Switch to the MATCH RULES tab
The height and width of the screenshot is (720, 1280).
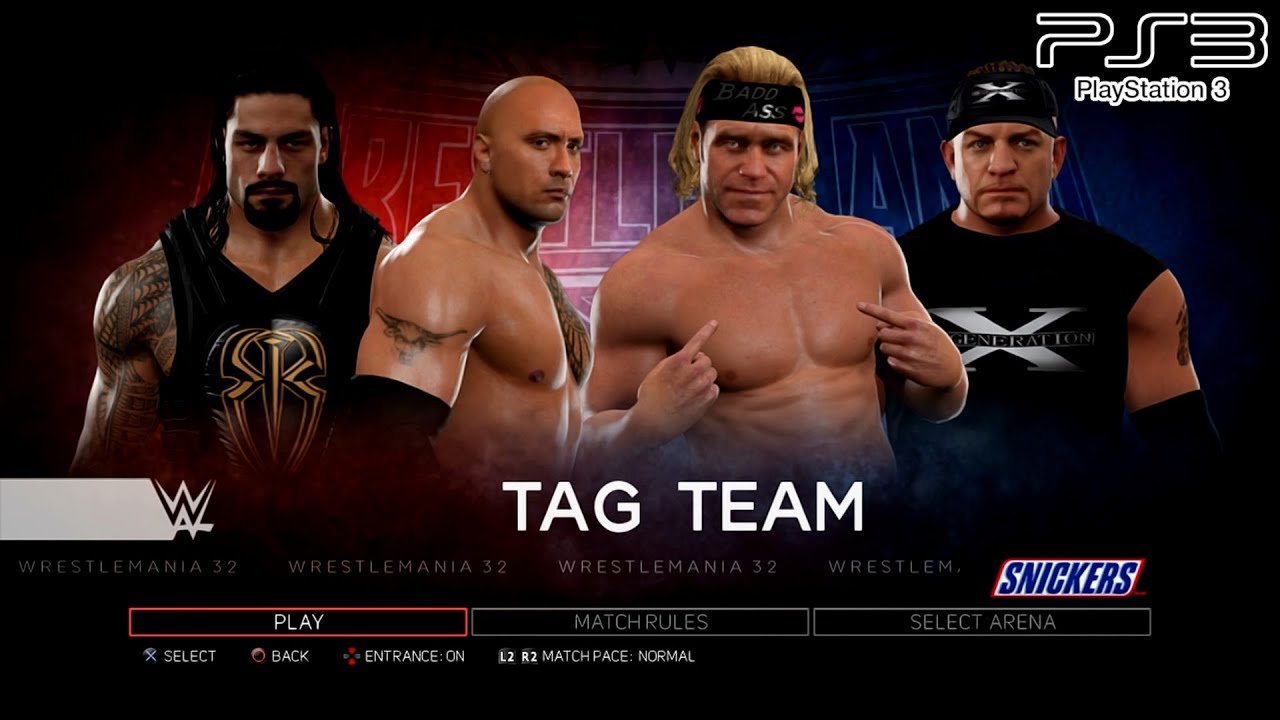(640, 621)
